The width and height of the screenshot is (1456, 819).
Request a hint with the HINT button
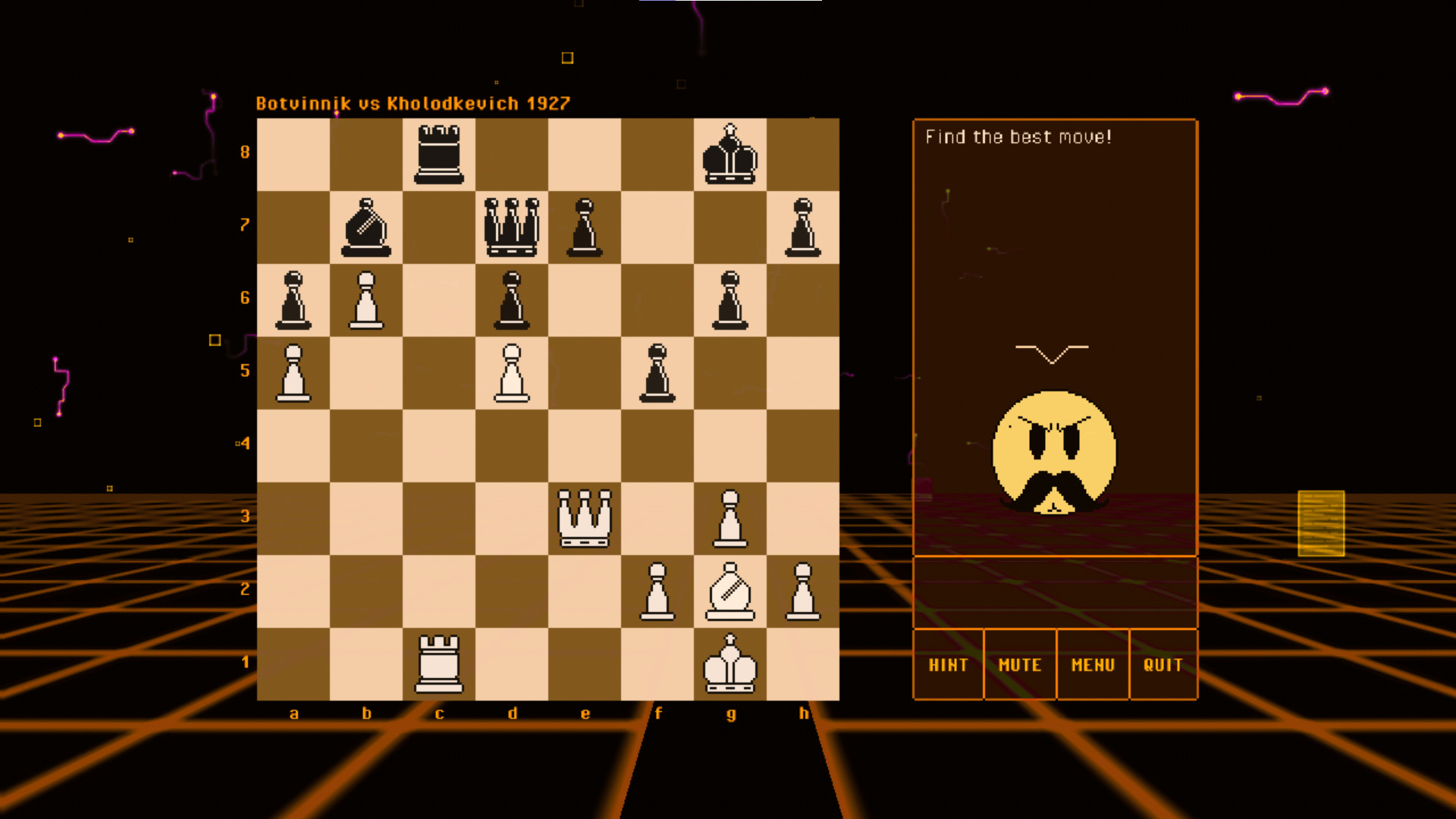coord(948,665)
